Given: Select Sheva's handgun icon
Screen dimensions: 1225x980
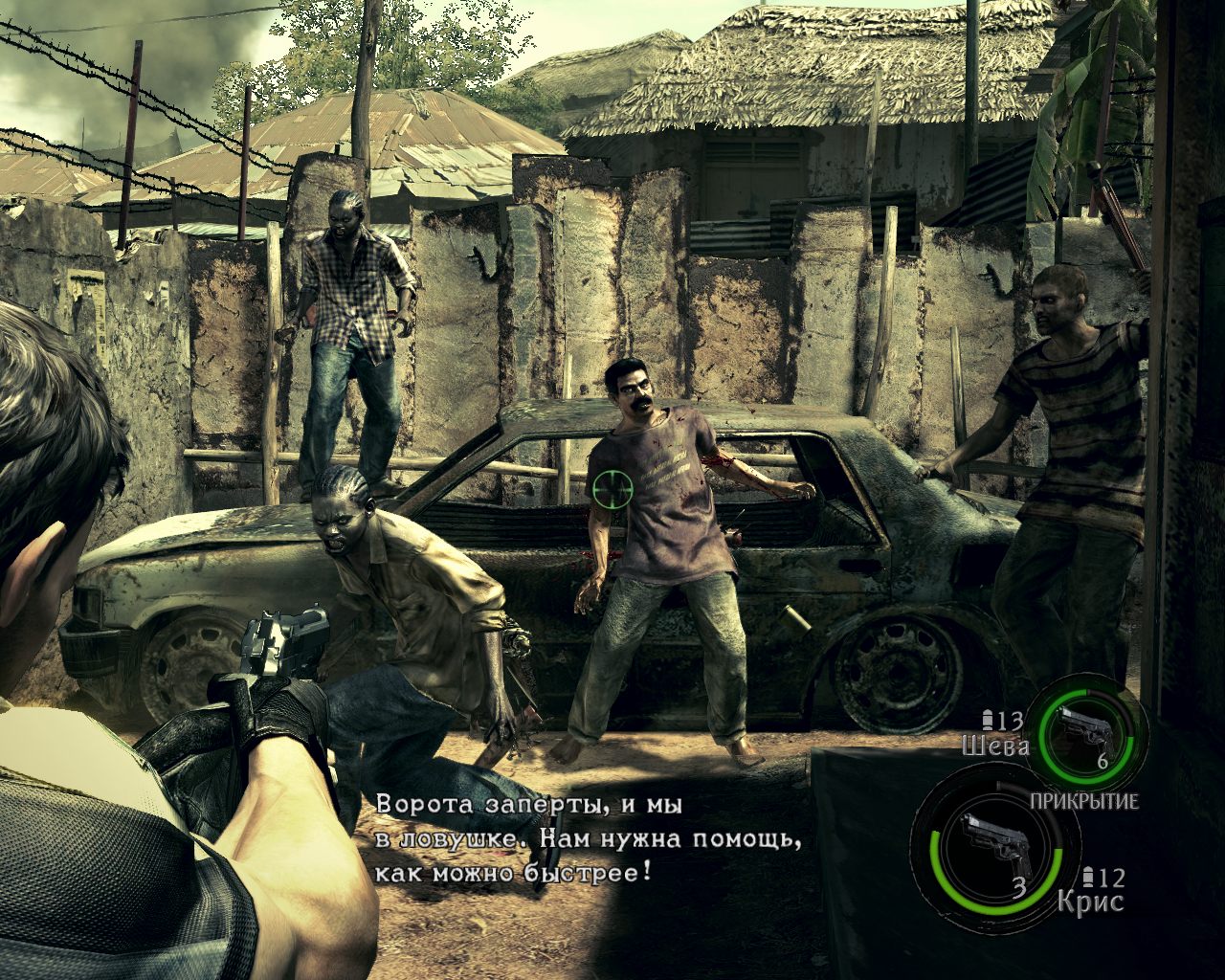Looking at the screenshot, I should (x=1087, y=729).
